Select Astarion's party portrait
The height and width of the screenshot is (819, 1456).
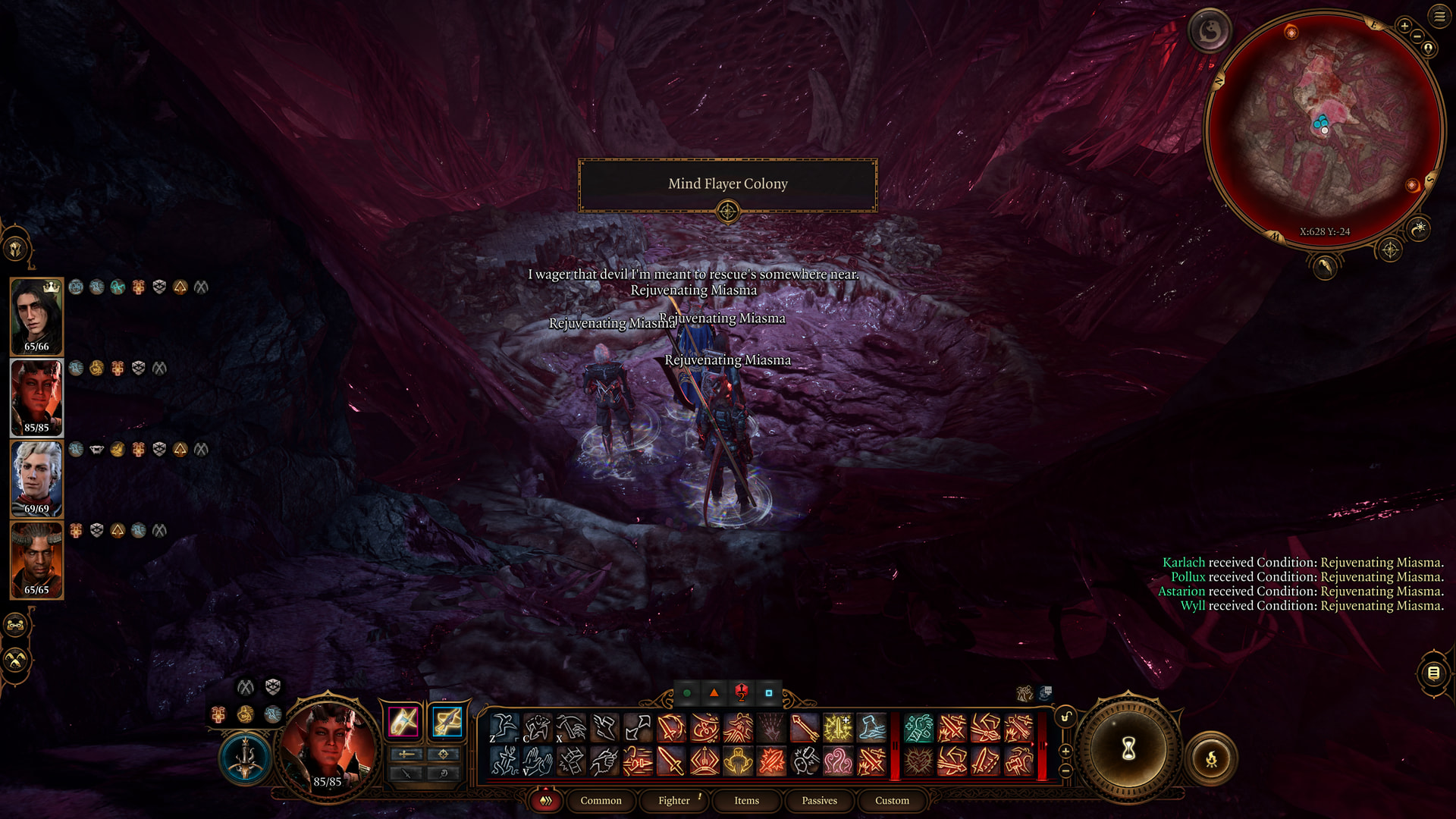[x=36, y=478]
